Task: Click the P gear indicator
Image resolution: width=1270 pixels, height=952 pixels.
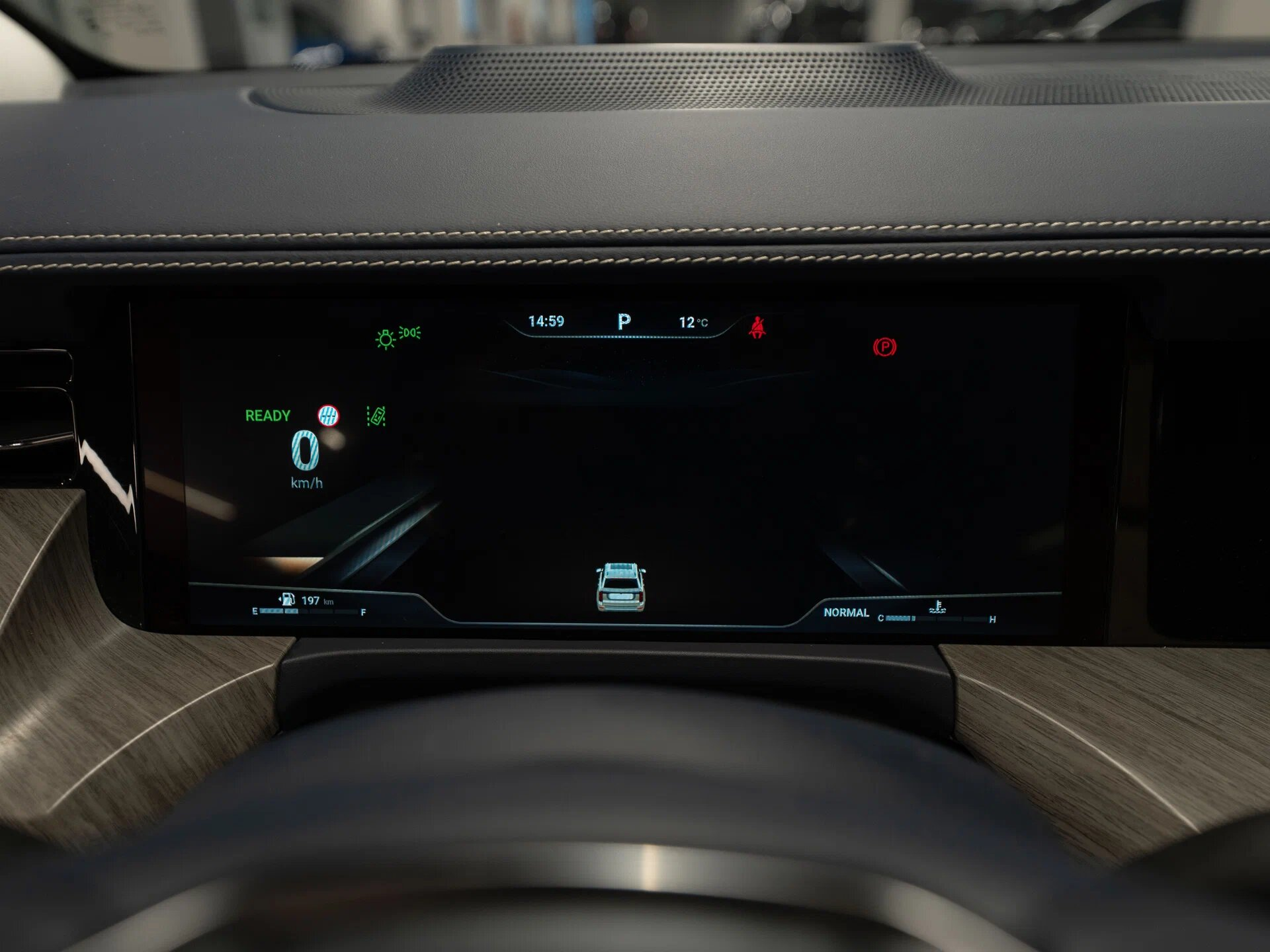Action: 624,321
